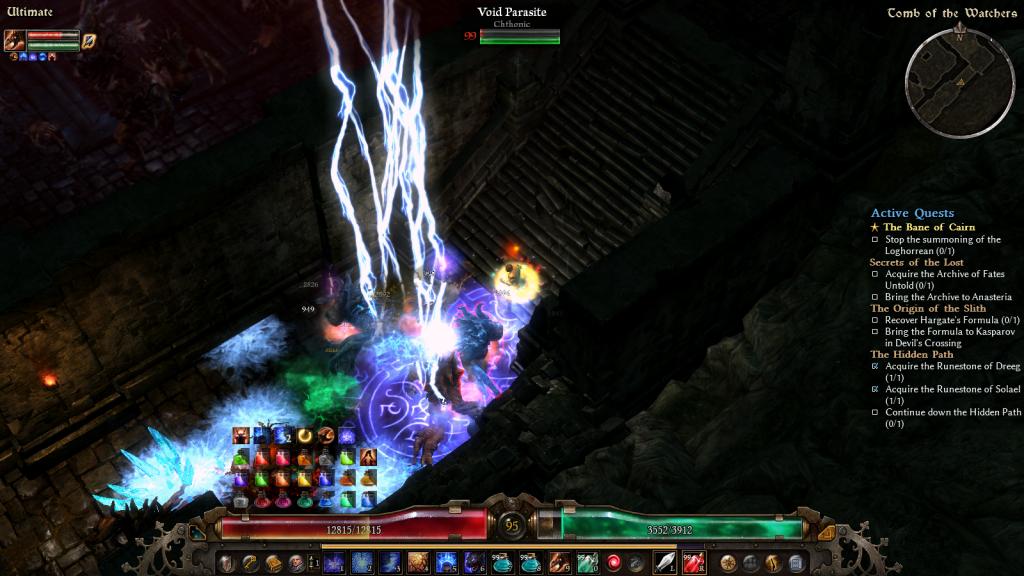
Task: Activate the red swirl skill icon
Action: pyautogui.click(x=614, y=563)
